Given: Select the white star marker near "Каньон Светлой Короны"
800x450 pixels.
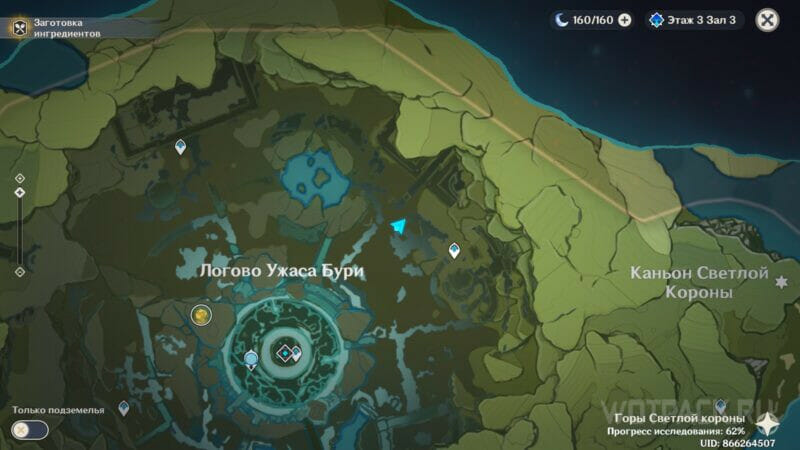Looking at the screenshot, I should (x=780, y=282).
